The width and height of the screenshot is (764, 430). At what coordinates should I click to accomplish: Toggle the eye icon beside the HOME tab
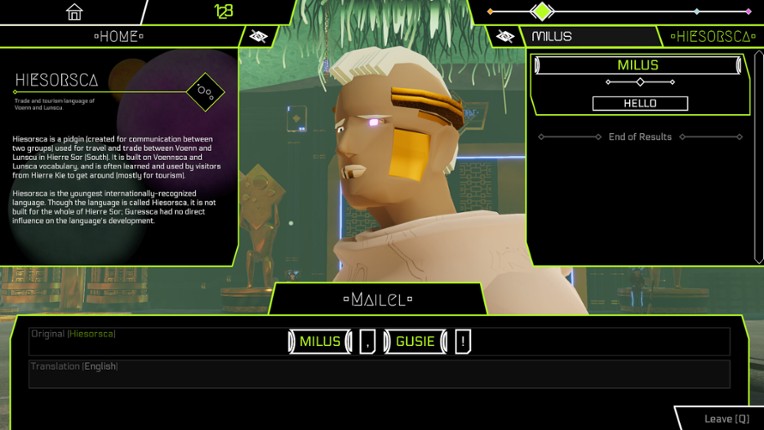[258, 36]
